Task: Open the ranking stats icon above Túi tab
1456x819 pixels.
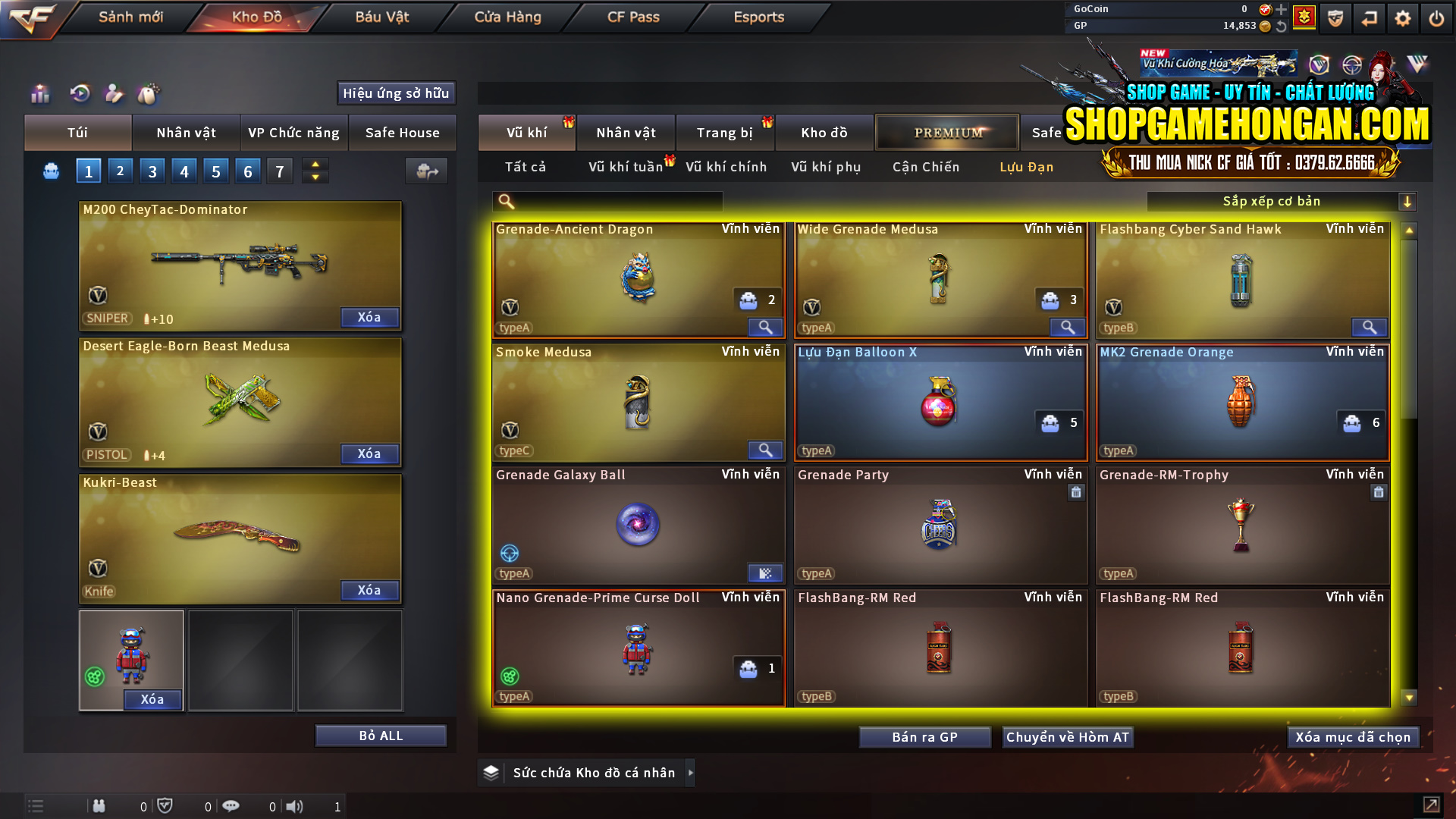Action: pyautogui.click(x=39, y=93)
